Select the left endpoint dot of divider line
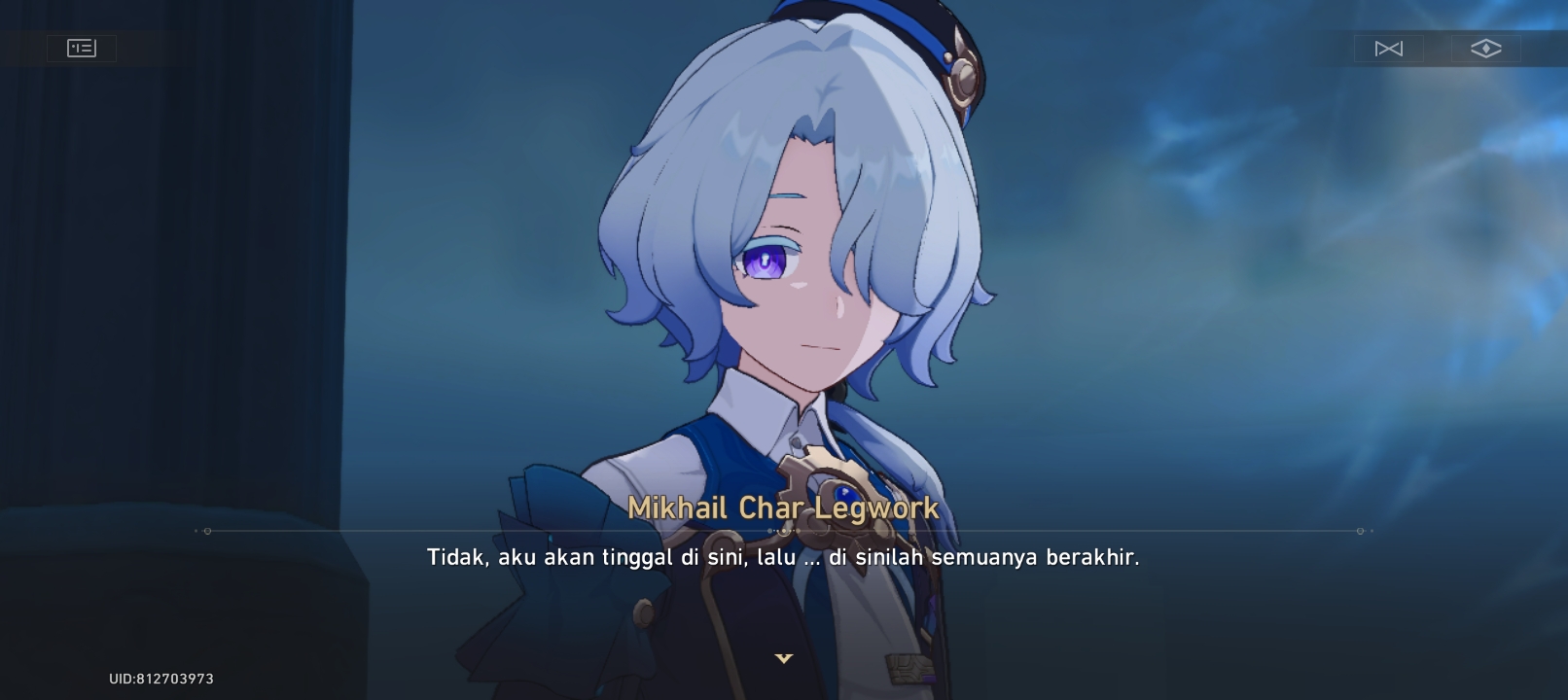Screen dimensions: 1568x700 (x=207, y=531)
